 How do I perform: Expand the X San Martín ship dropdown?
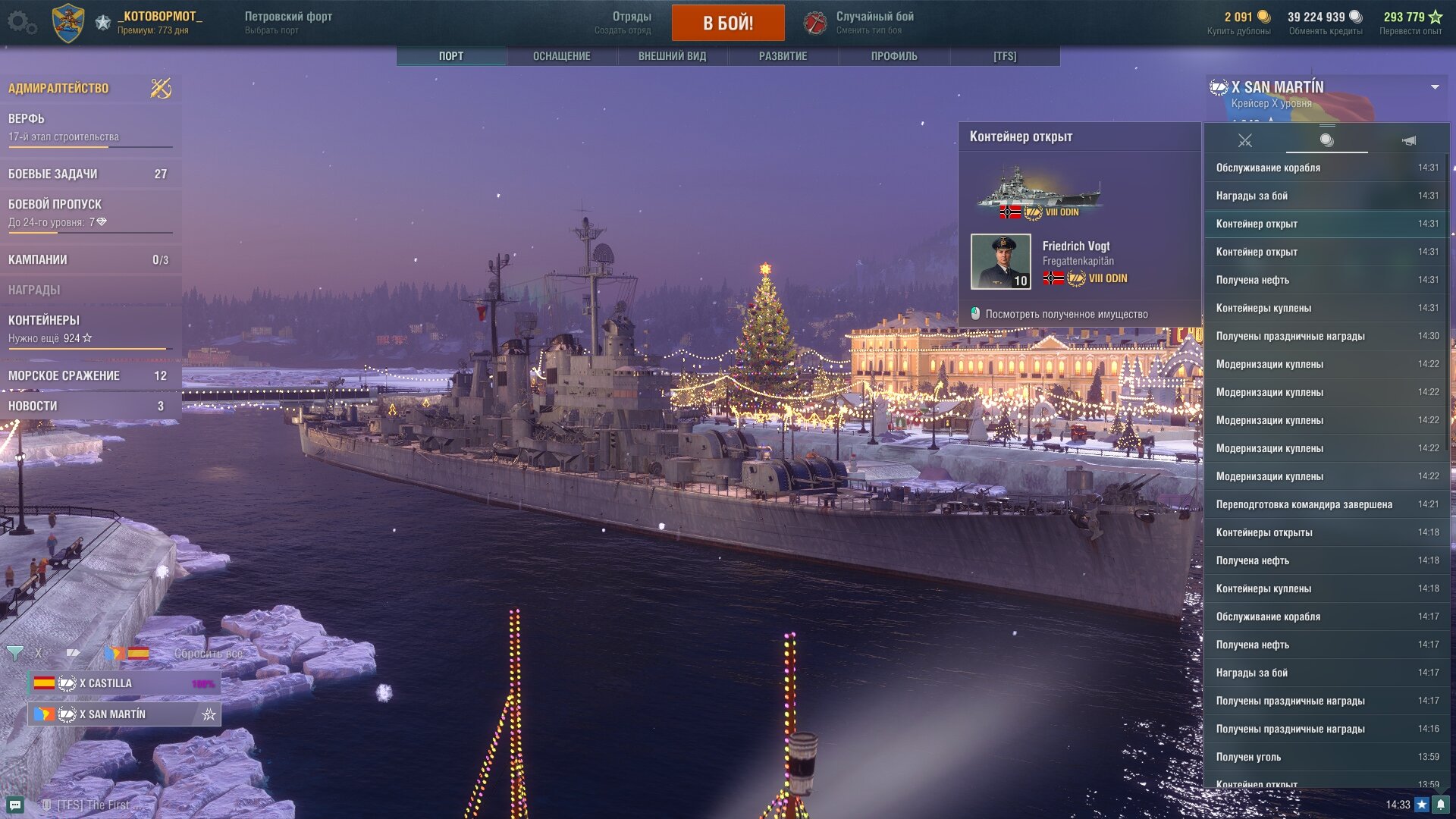tap(1435, 87)
